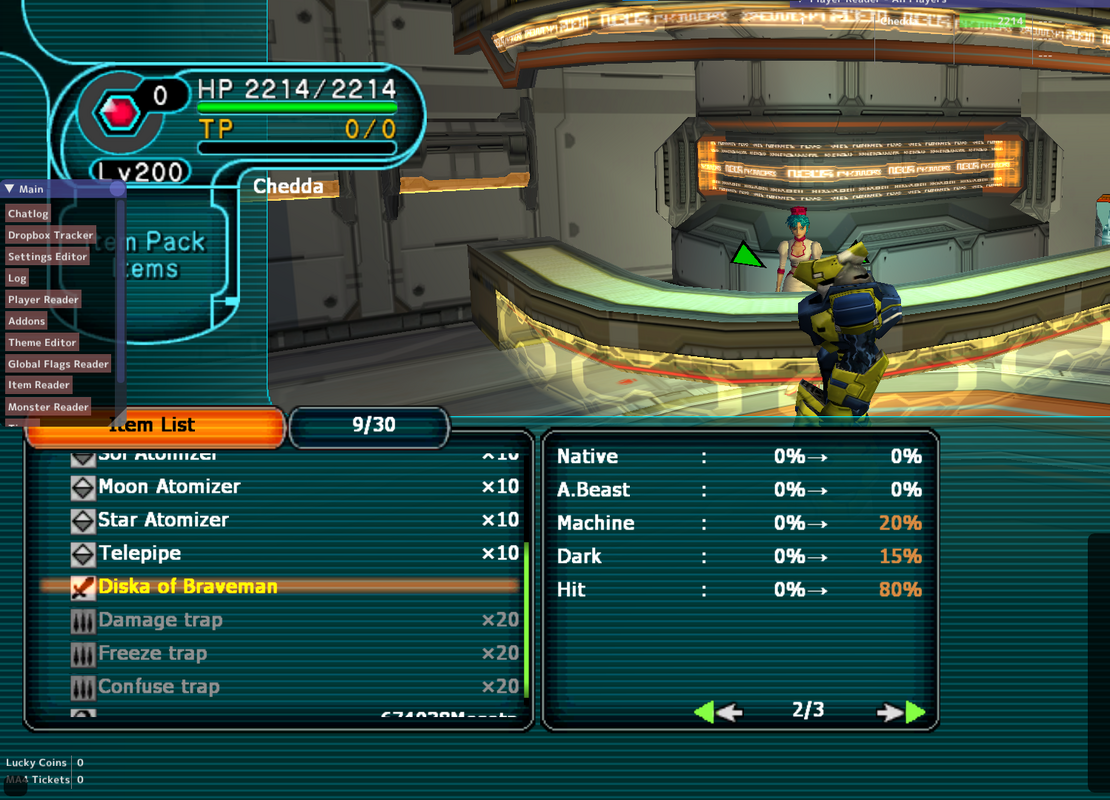1110x800 pixels.
Task: Open the Chatlog addon window
Action: click(28, 214)
